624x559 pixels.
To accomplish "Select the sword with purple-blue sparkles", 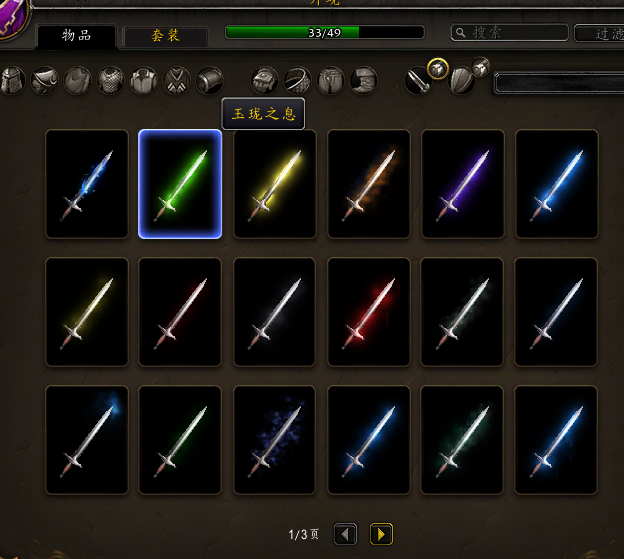I will click(274, 440).
